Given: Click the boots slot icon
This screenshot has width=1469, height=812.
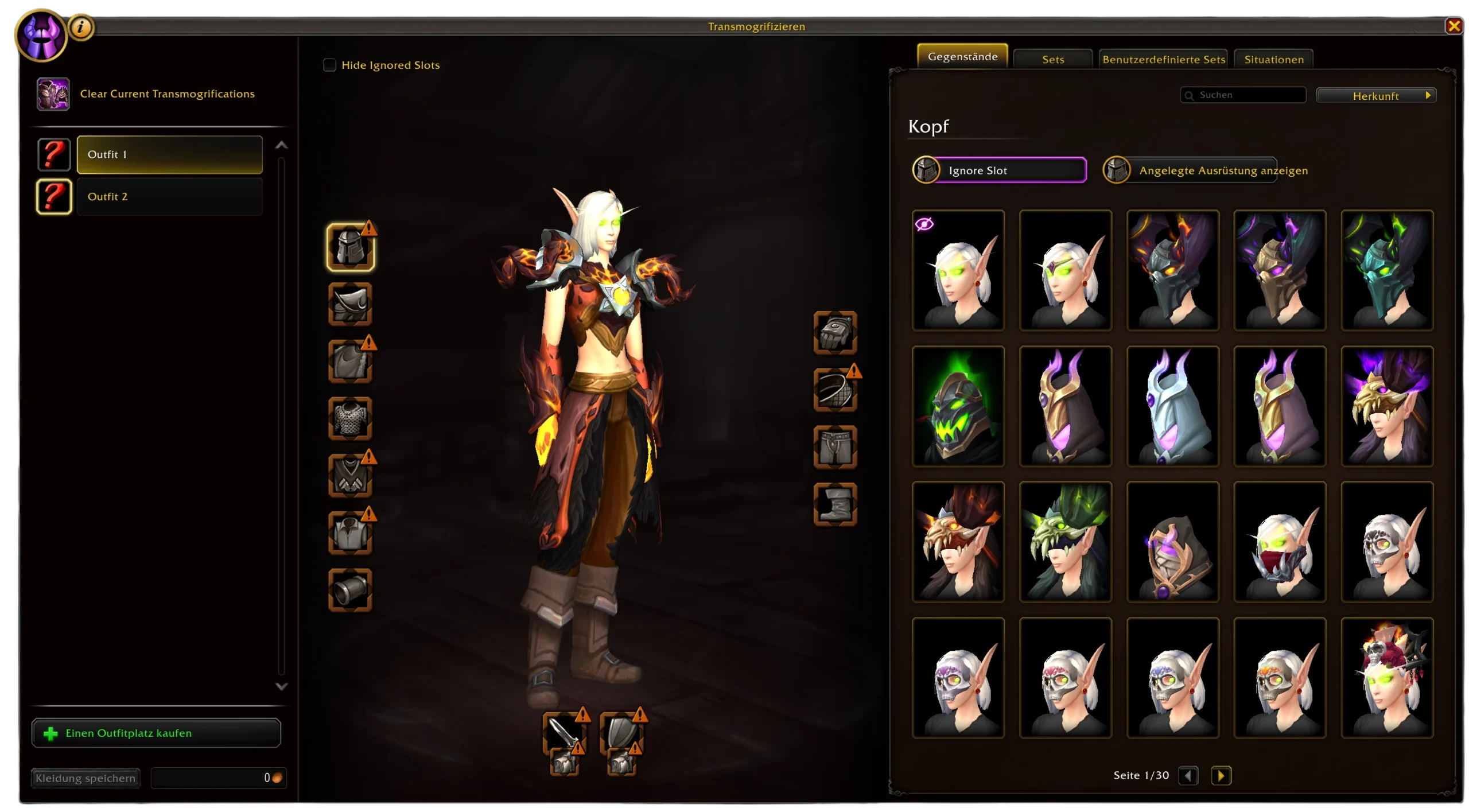Looking at the screenshot, I should [x=835, y=505].
